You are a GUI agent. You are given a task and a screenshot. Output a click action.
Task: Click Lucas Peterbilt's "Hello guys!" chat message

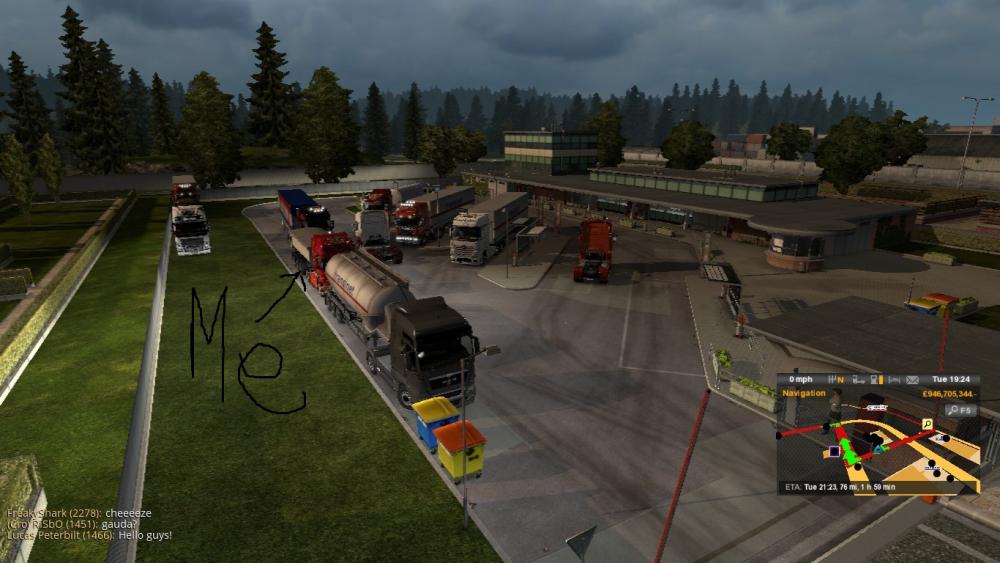[89, 536]
